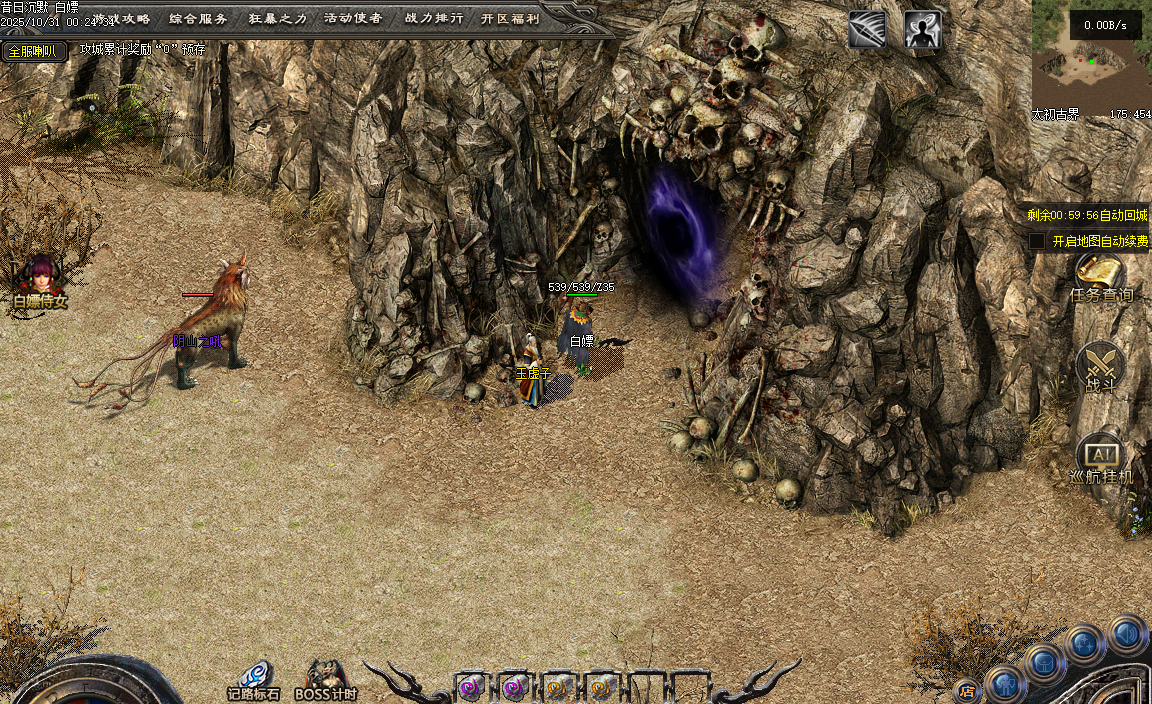The width and height of the screenshot is (1152, 704).
Task: Open the 游戏攻略 game guide menu
Action: click(122, 18)
